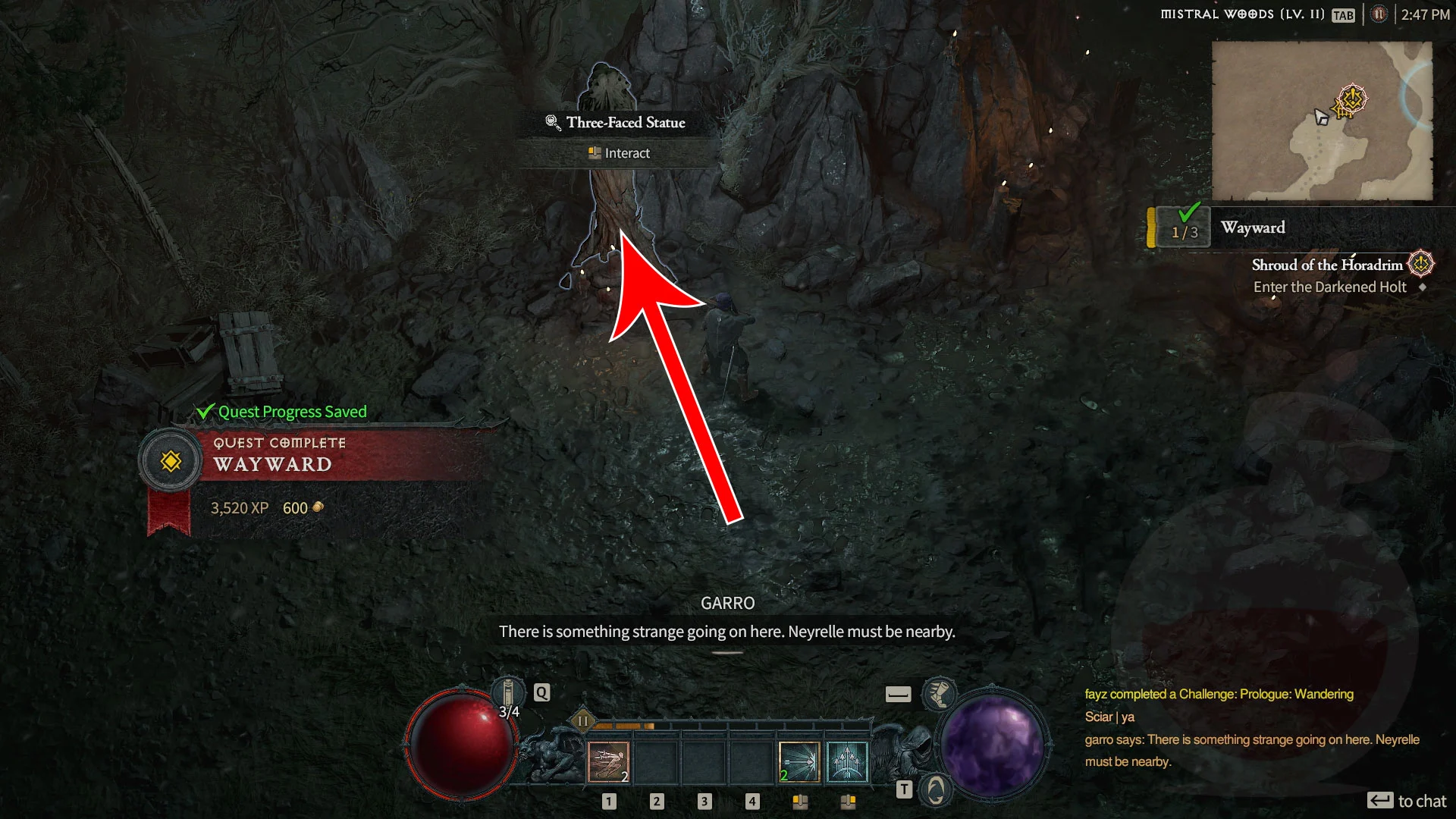Select the Shroud of the Horadrim quest
1456x819 pixels.
tap(1327, 265)
